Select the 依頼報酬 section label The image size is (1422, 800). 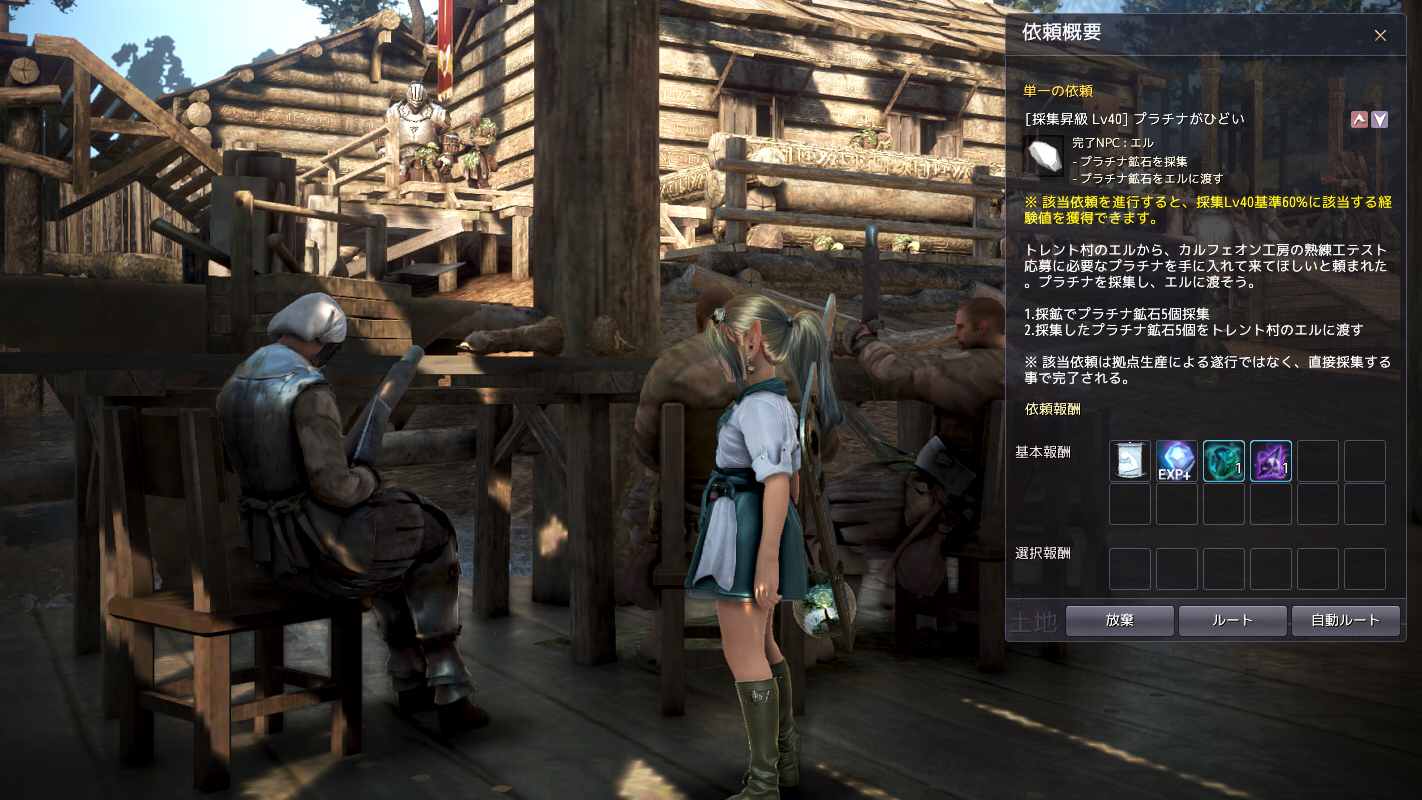1051,410
